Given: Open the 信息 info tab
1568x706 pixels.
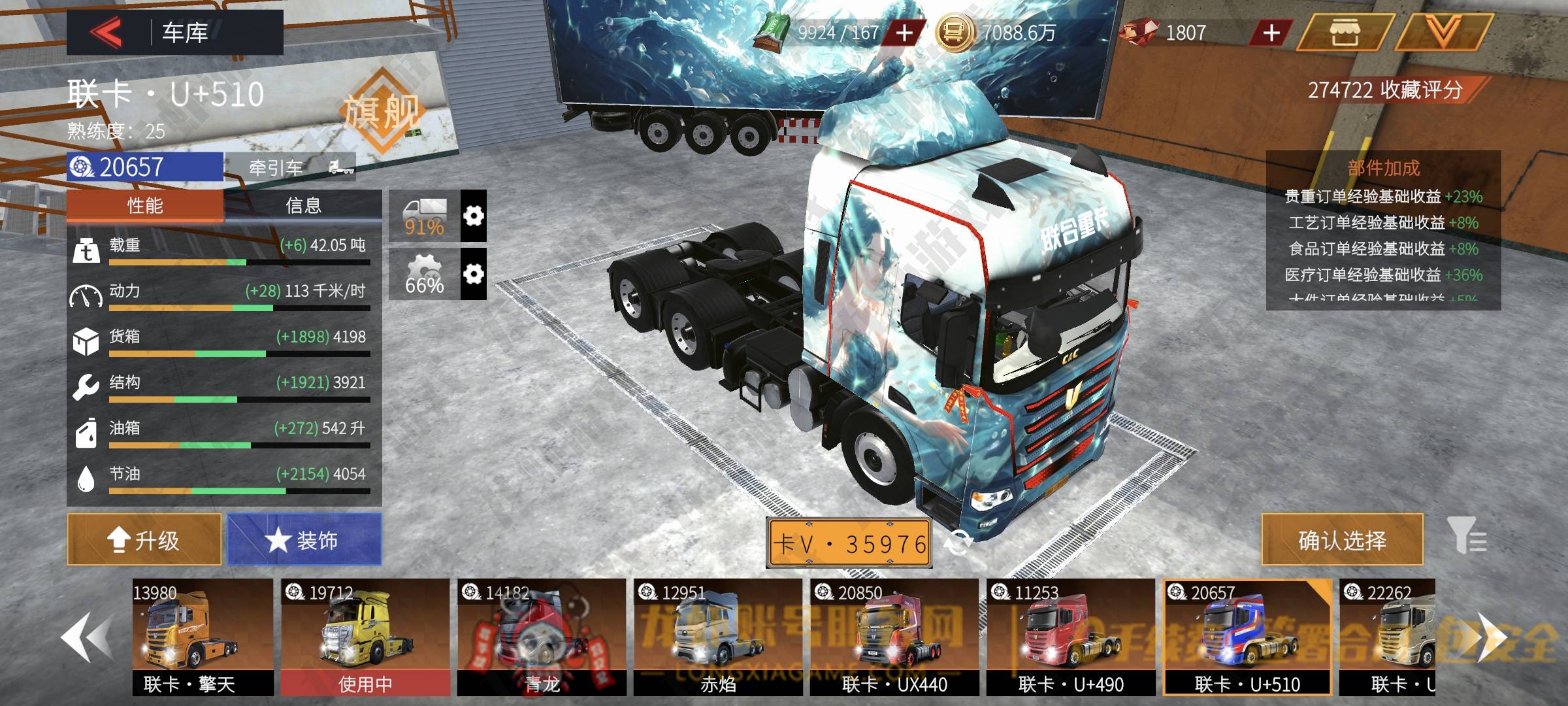Looking at the screenshot, I should pos(303,206).
